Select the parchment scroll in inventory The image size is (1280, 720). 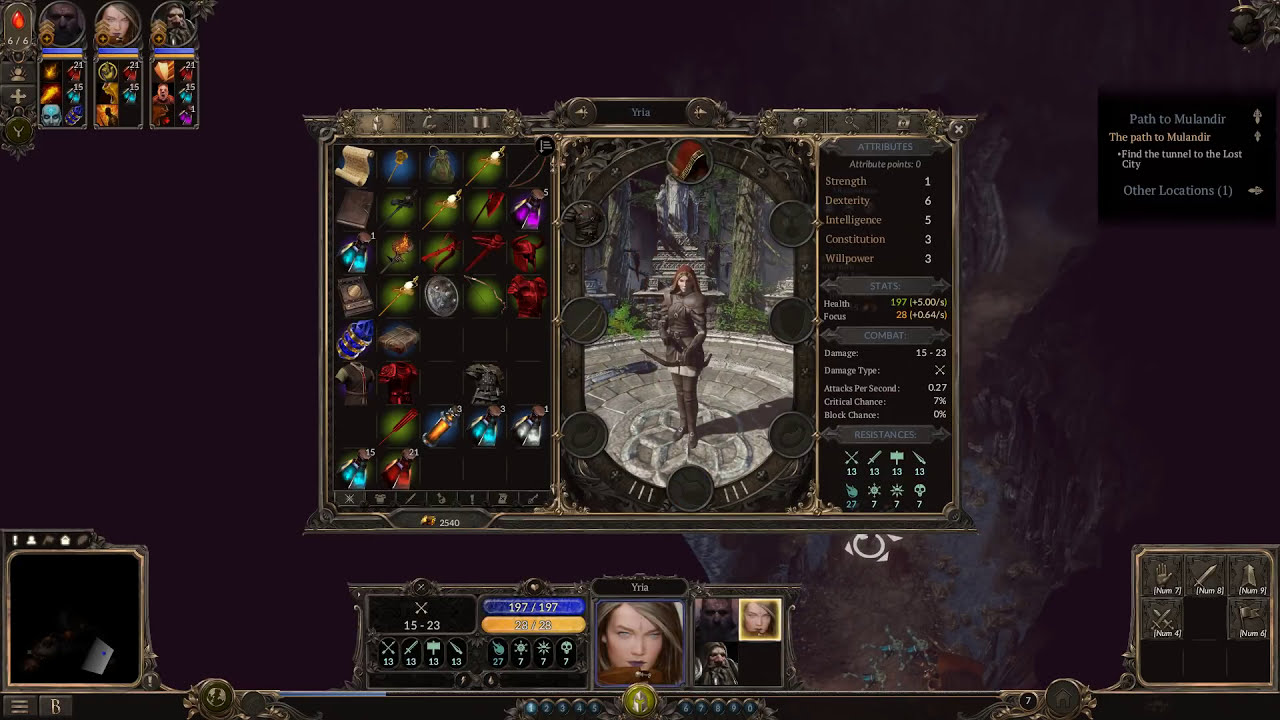[x=355, y=166]
